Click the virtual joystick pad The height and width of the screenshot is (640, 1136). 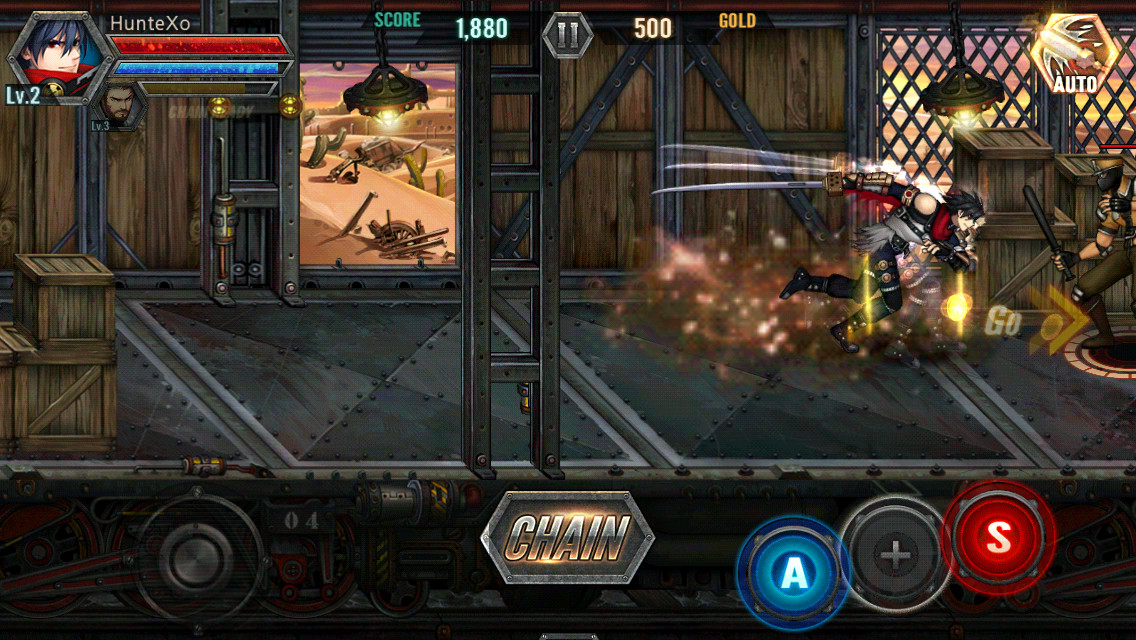coord(200,558)
